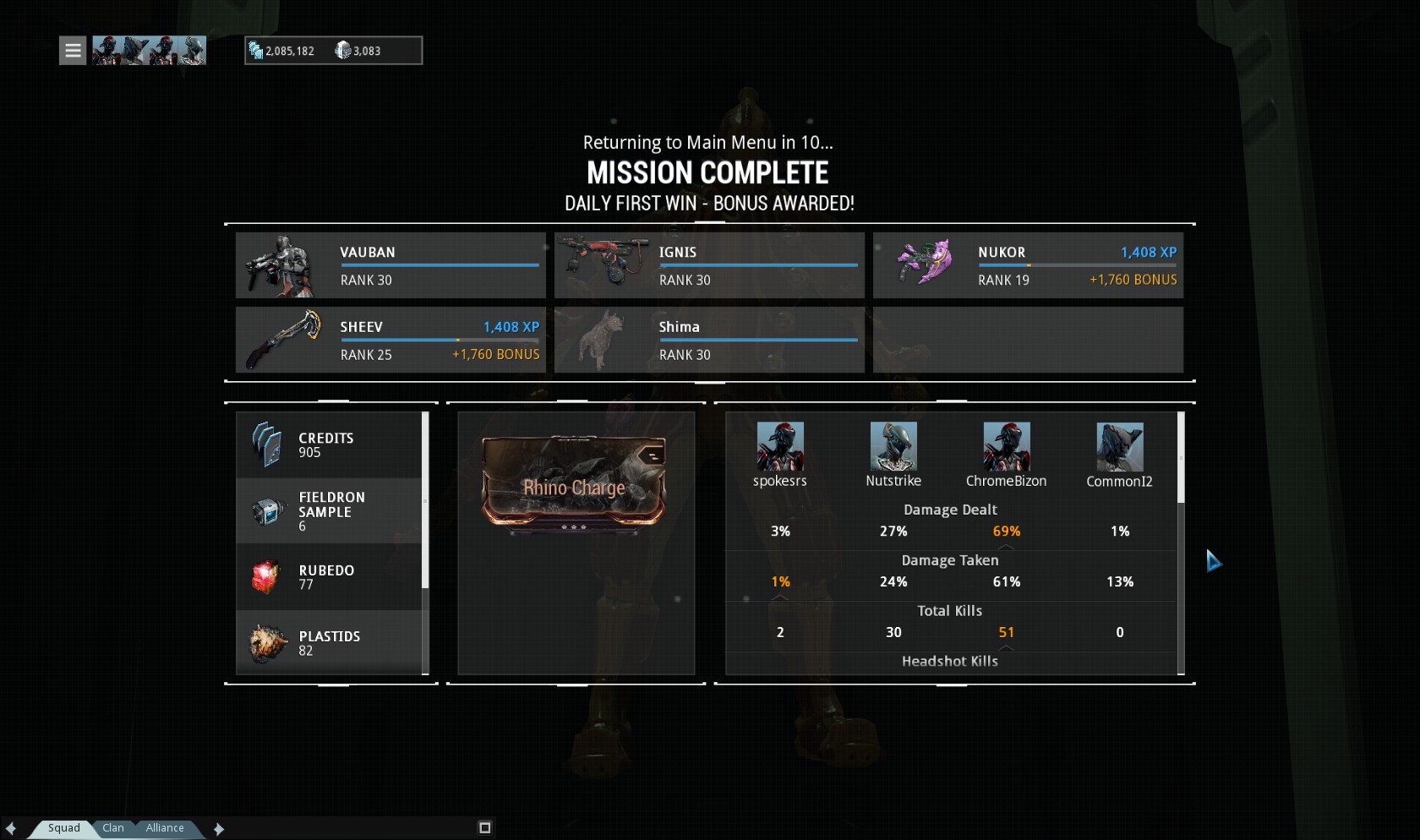1420x840 pixels.
Task: Open the Clan chat tab
Action: pos(113,828)
